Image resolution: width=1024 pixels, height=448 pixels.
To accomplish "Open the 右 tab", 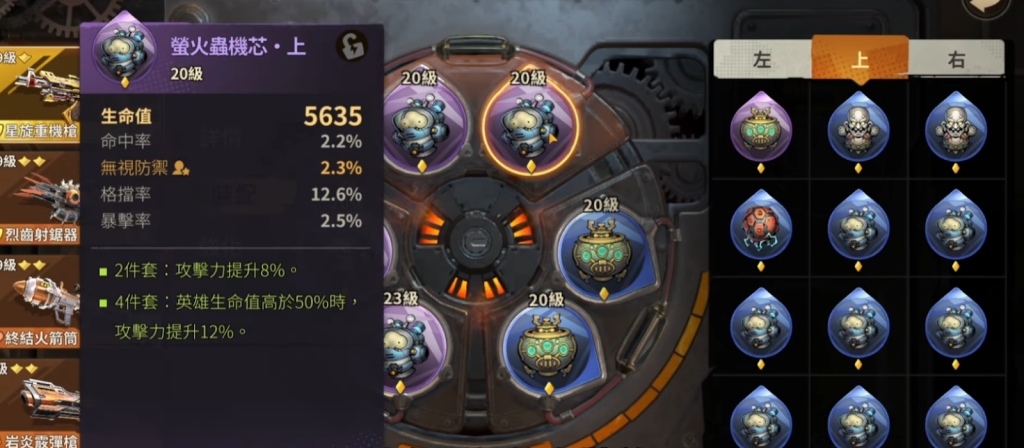I will (956, 60).
